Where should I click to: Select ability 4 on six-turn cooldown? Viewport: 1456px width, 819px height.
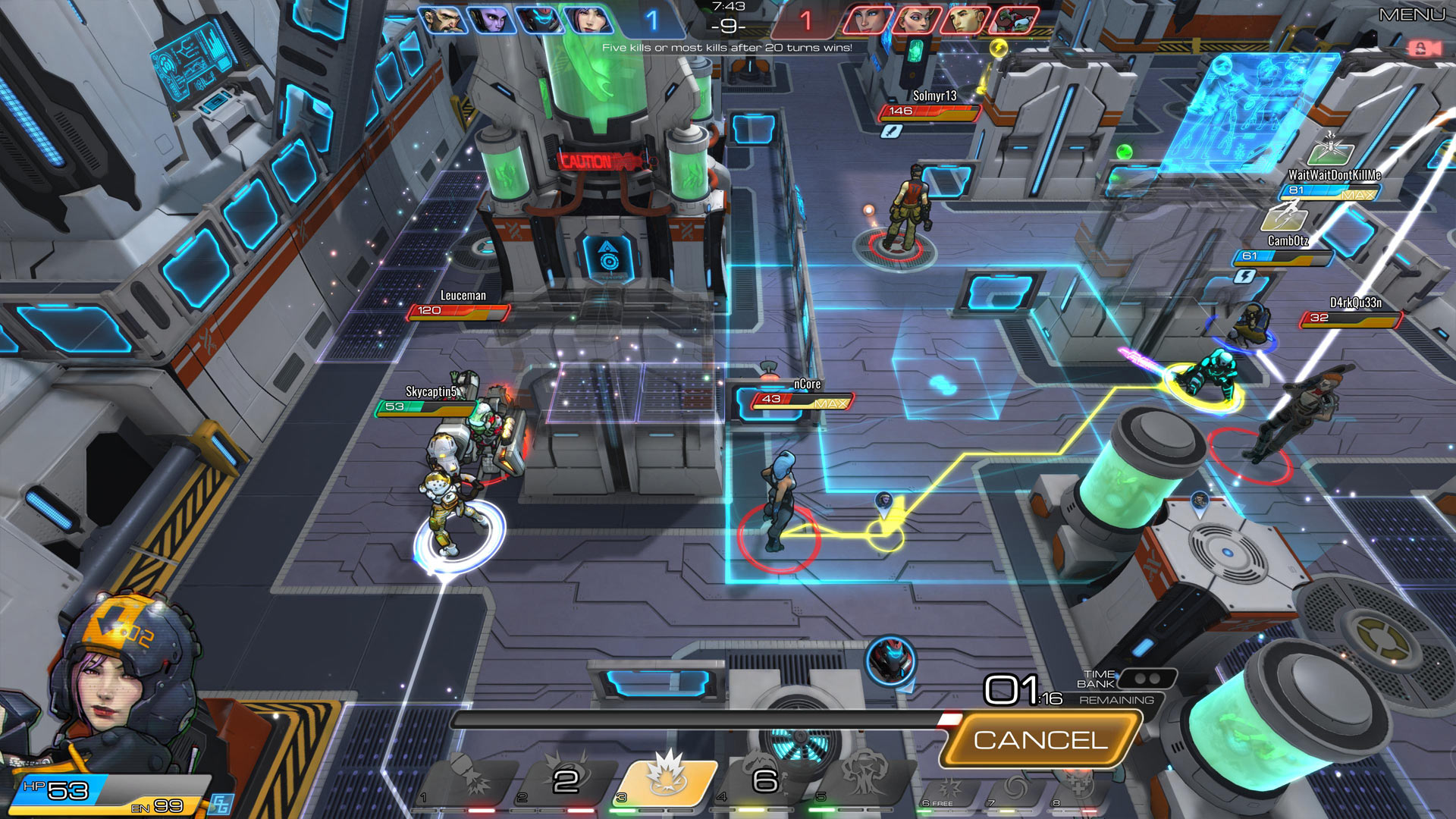point(764,781)
